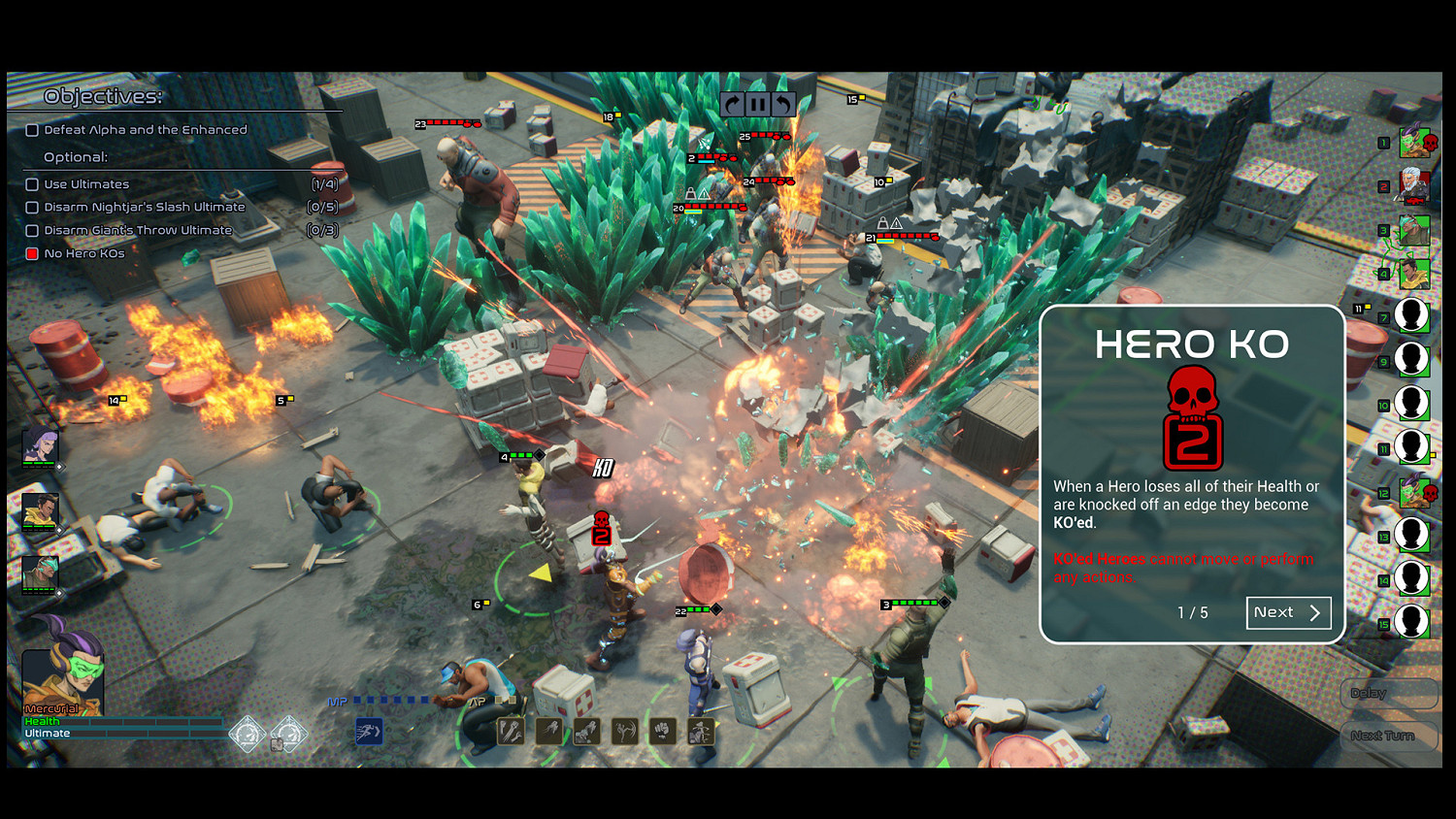Select the punch ability icon

coord(662,731)
